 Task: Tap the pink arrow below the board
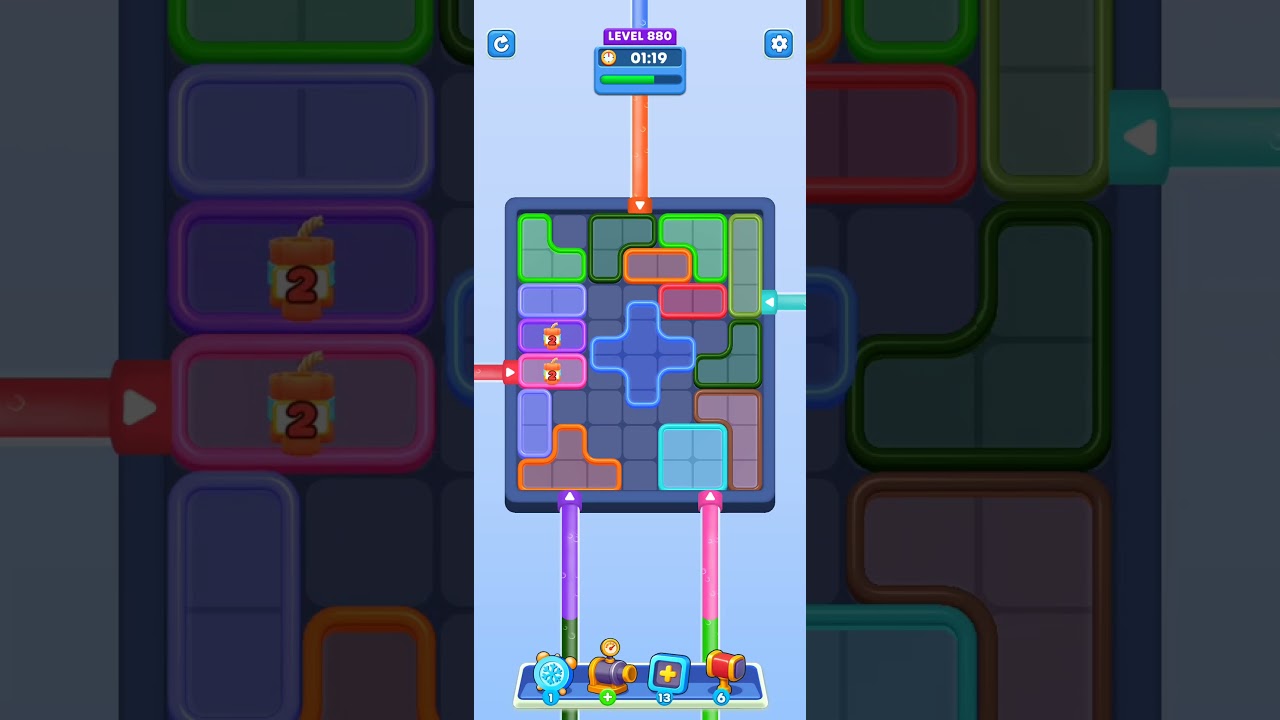click(x=711, y=496)
